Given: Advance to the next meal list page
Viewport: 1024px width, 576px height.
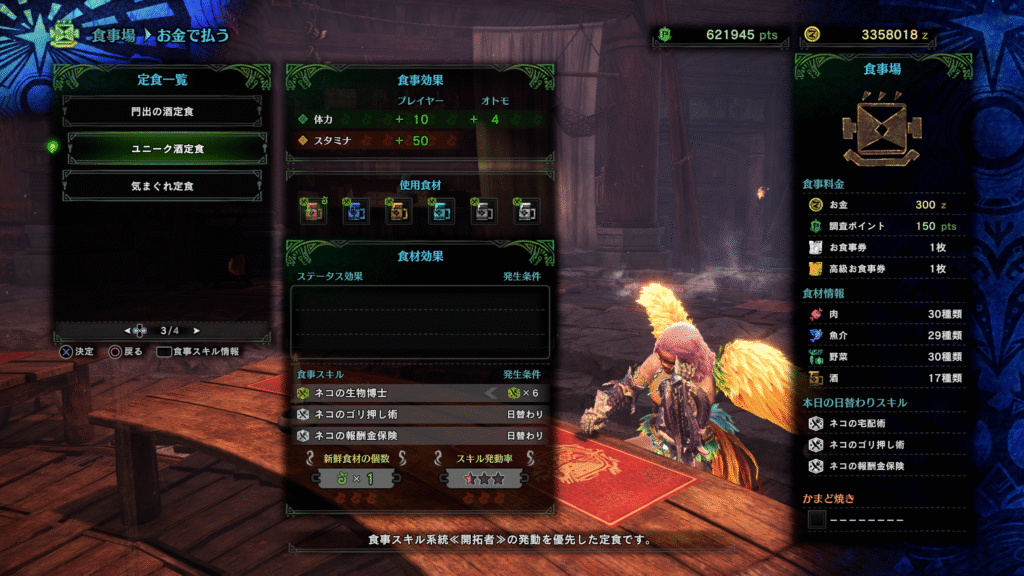Looking at the screenshot, I should (x=196, y=330).
